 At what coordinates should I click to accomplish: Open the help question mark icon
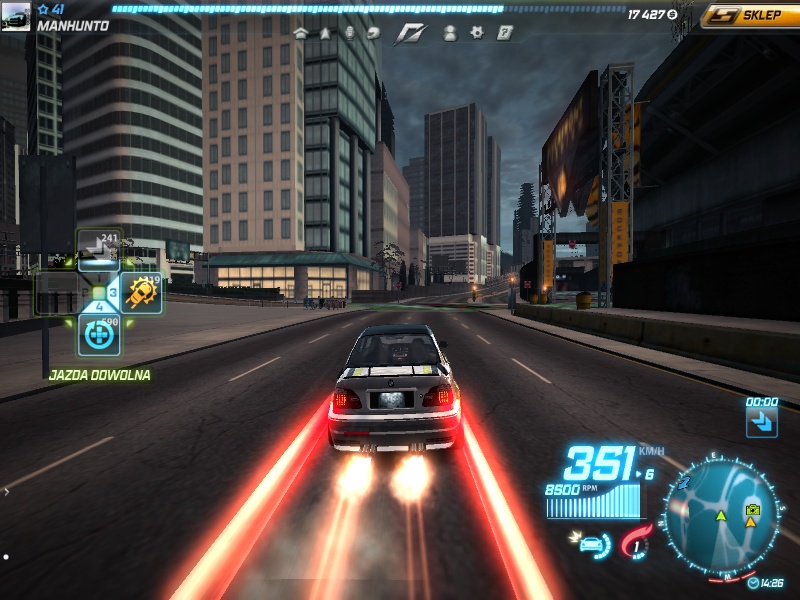505,32
